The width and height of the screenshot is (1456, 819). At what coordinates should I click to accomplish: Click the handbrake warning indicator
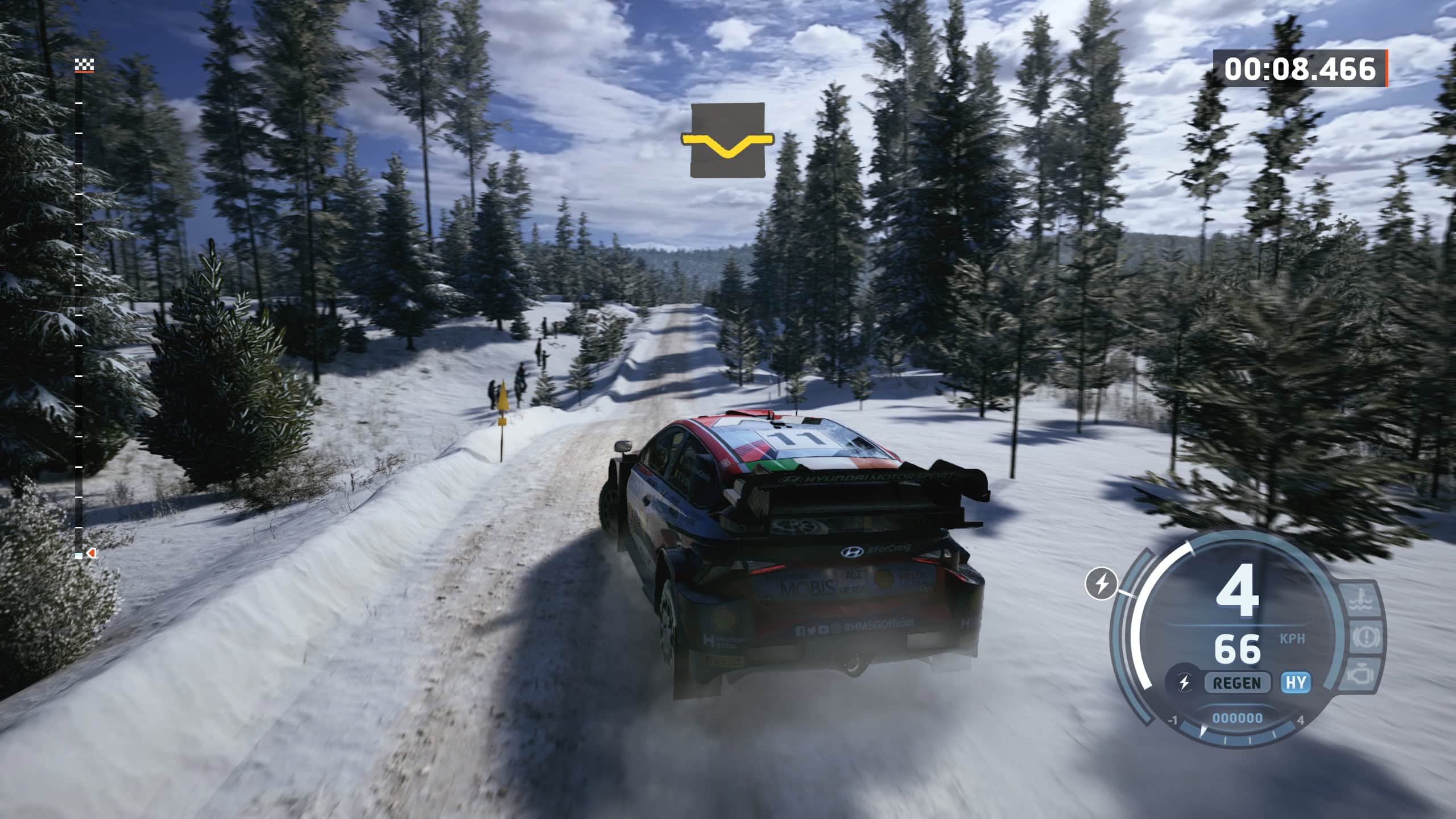(x=1367, y=636)
